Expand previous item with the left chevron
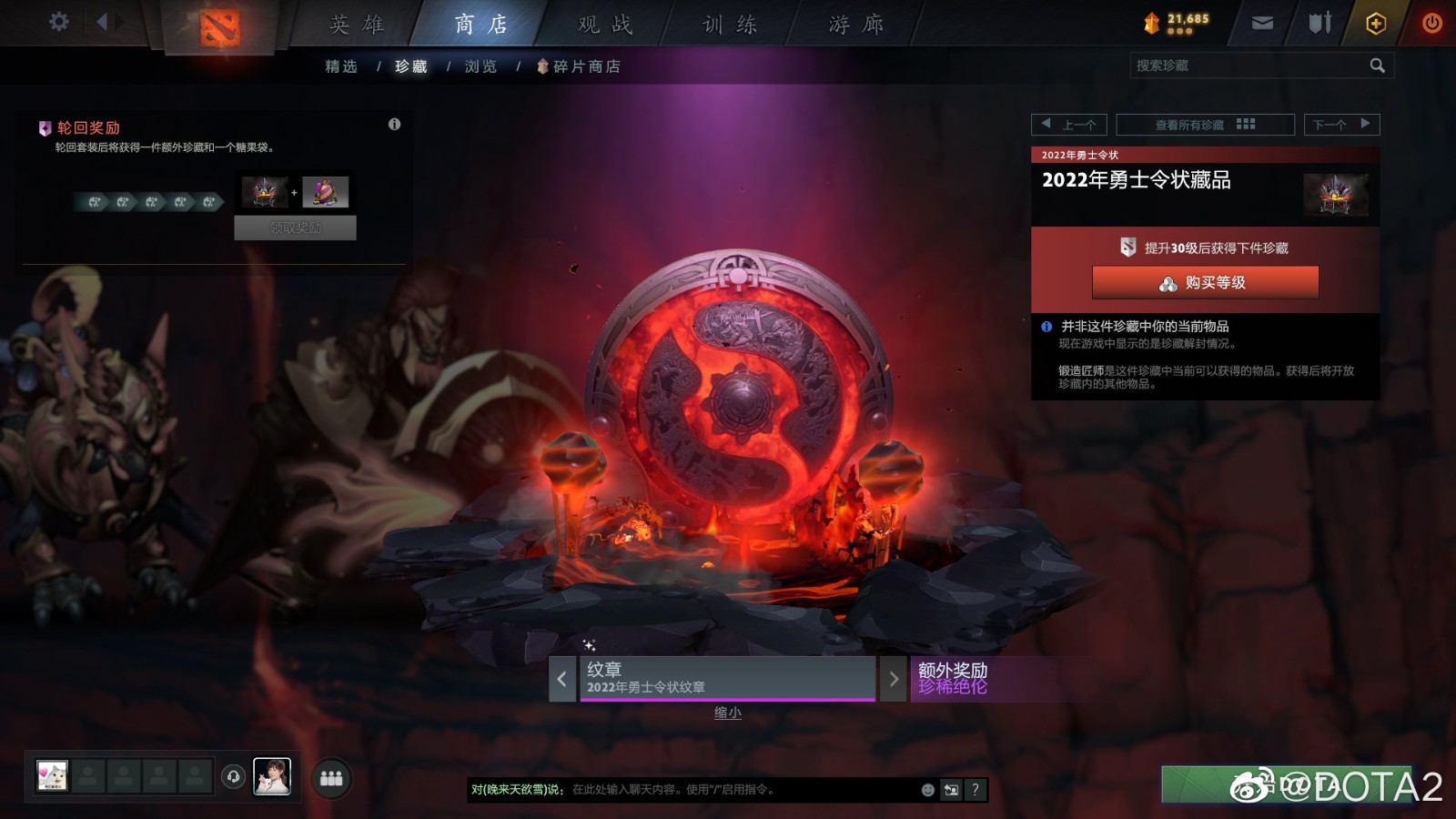This screenshot has width=1456, height=819. pos(562,679)
